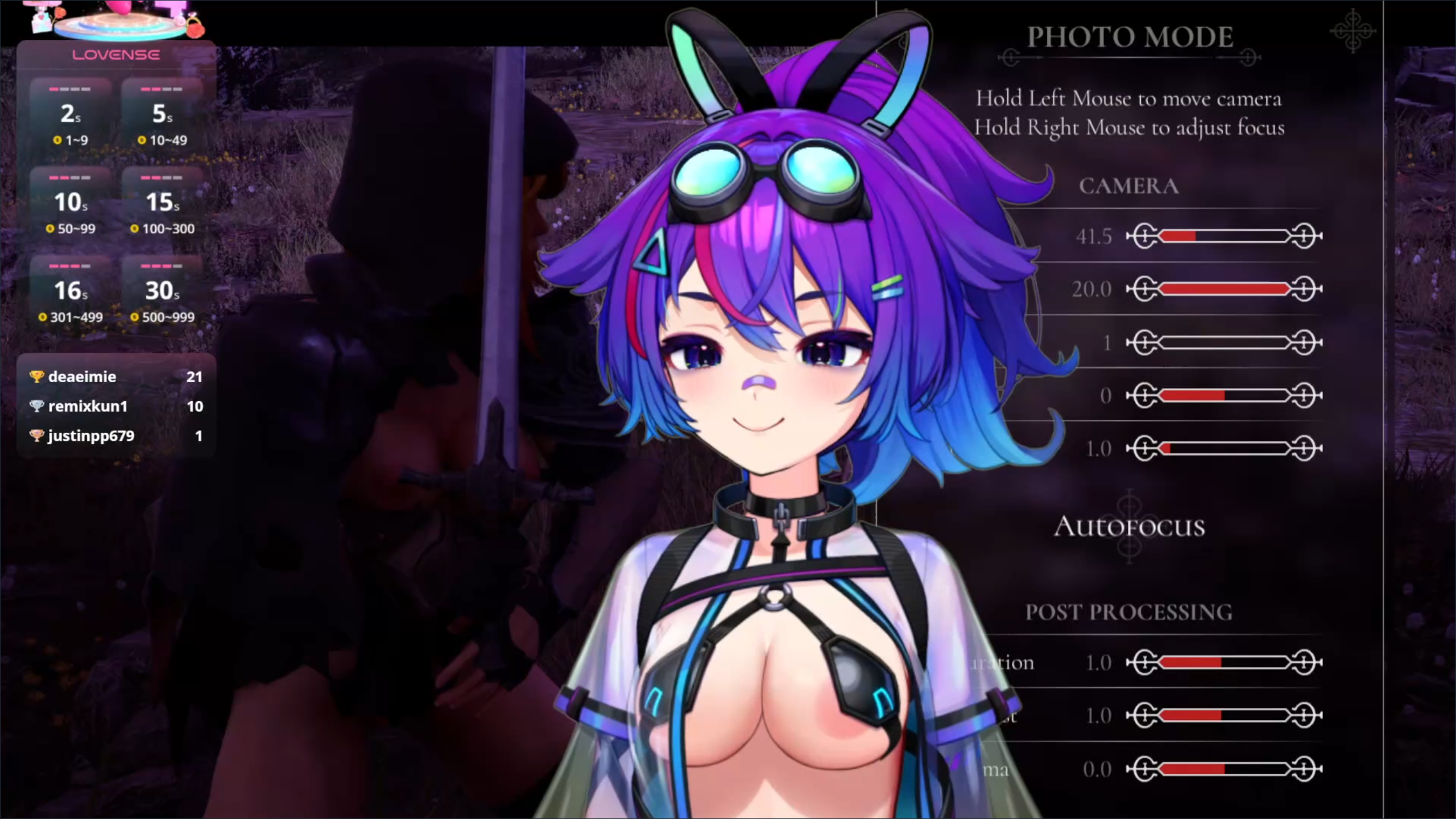Change the Contrast post processing slider
1456x819 pixels.
(x=1224, y=715)
